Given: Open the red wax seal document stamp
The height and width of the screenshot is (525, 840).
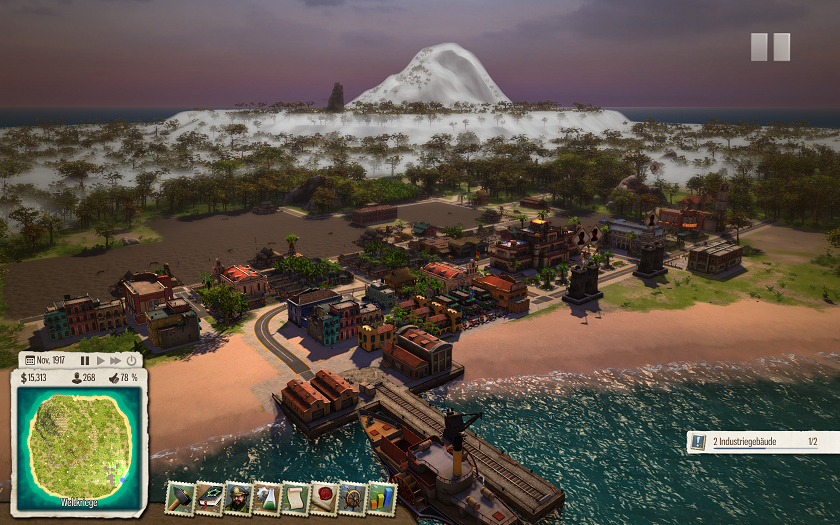Looking at the screenshot, I should coord(325,497).
